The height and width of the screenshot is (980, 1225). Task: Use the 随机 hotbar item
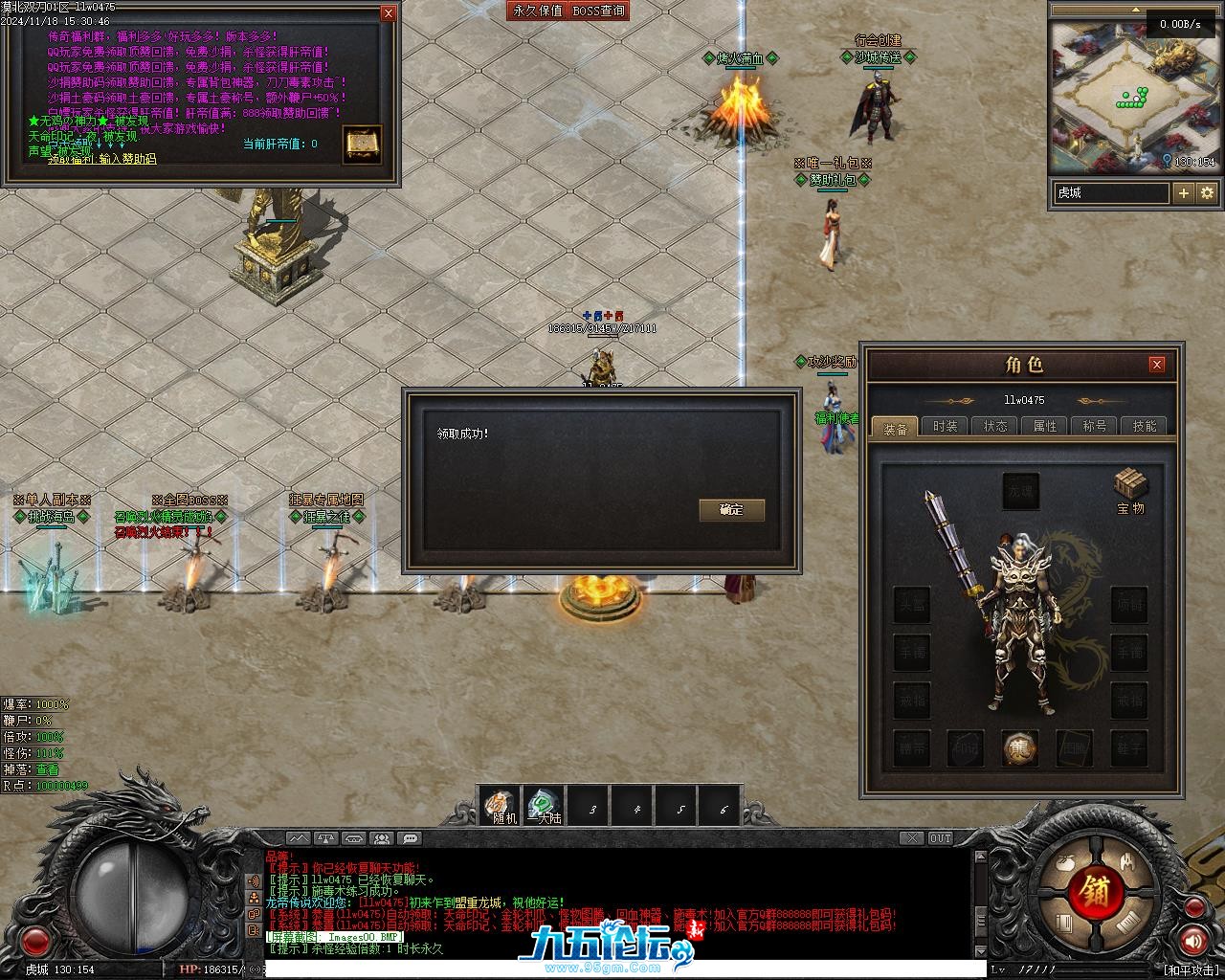tap(501, 806)
